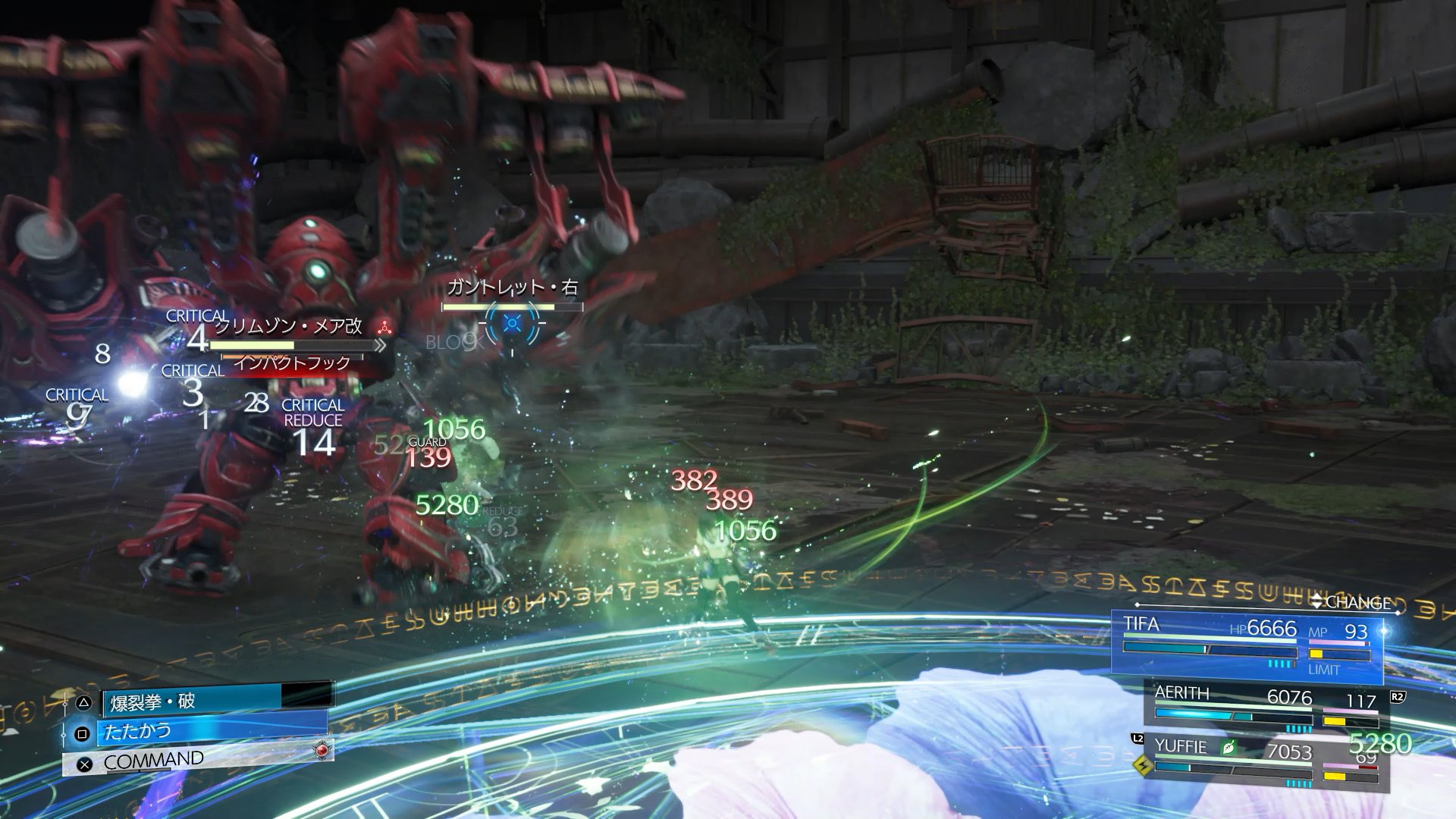1456x819 pixels.
Task: Switch to Aerith in the party list
Action: tap(1265, 706)
